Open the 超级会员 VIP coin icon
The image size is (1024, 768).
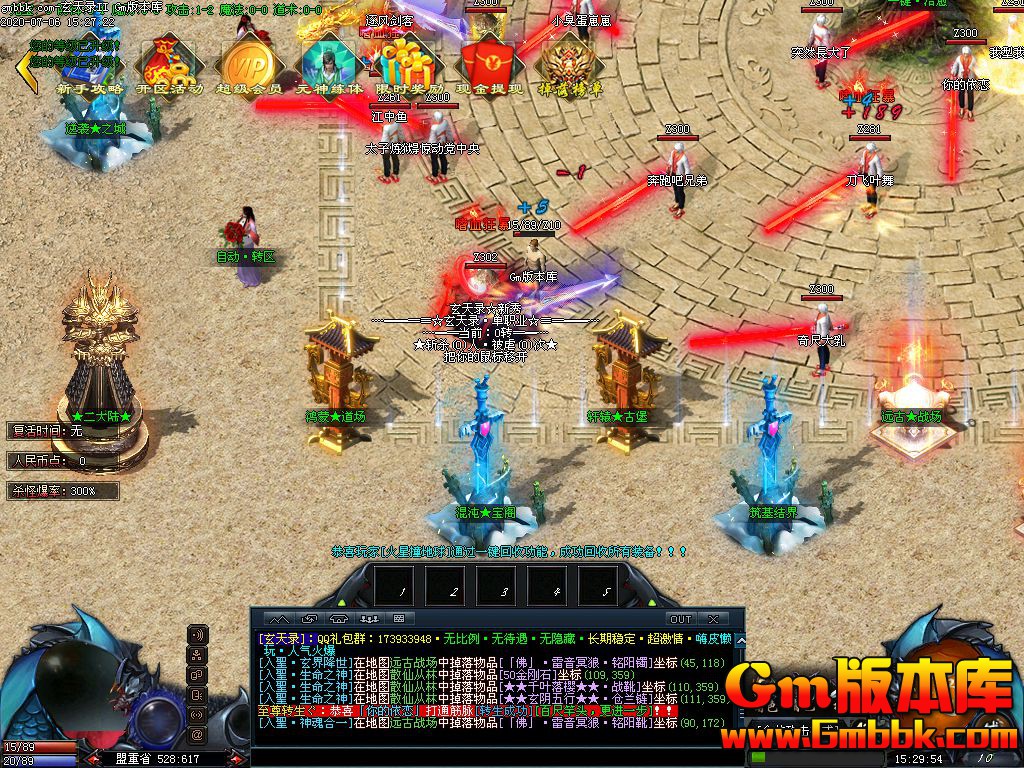coord(248,67)
